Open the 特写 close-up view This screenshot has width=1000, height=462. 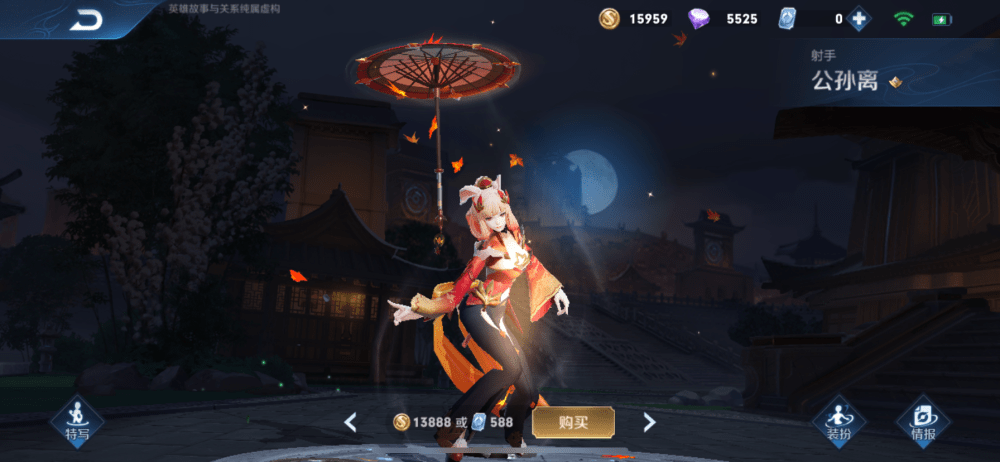pos(77,421)
